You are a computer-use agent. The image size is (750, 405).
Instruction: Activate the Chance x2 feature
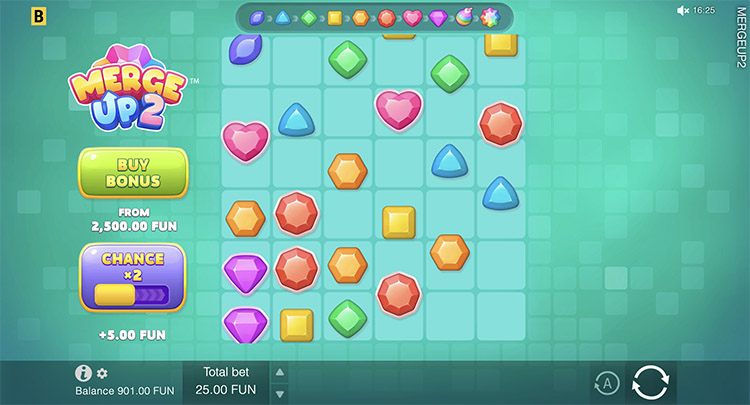pos(133,276)
